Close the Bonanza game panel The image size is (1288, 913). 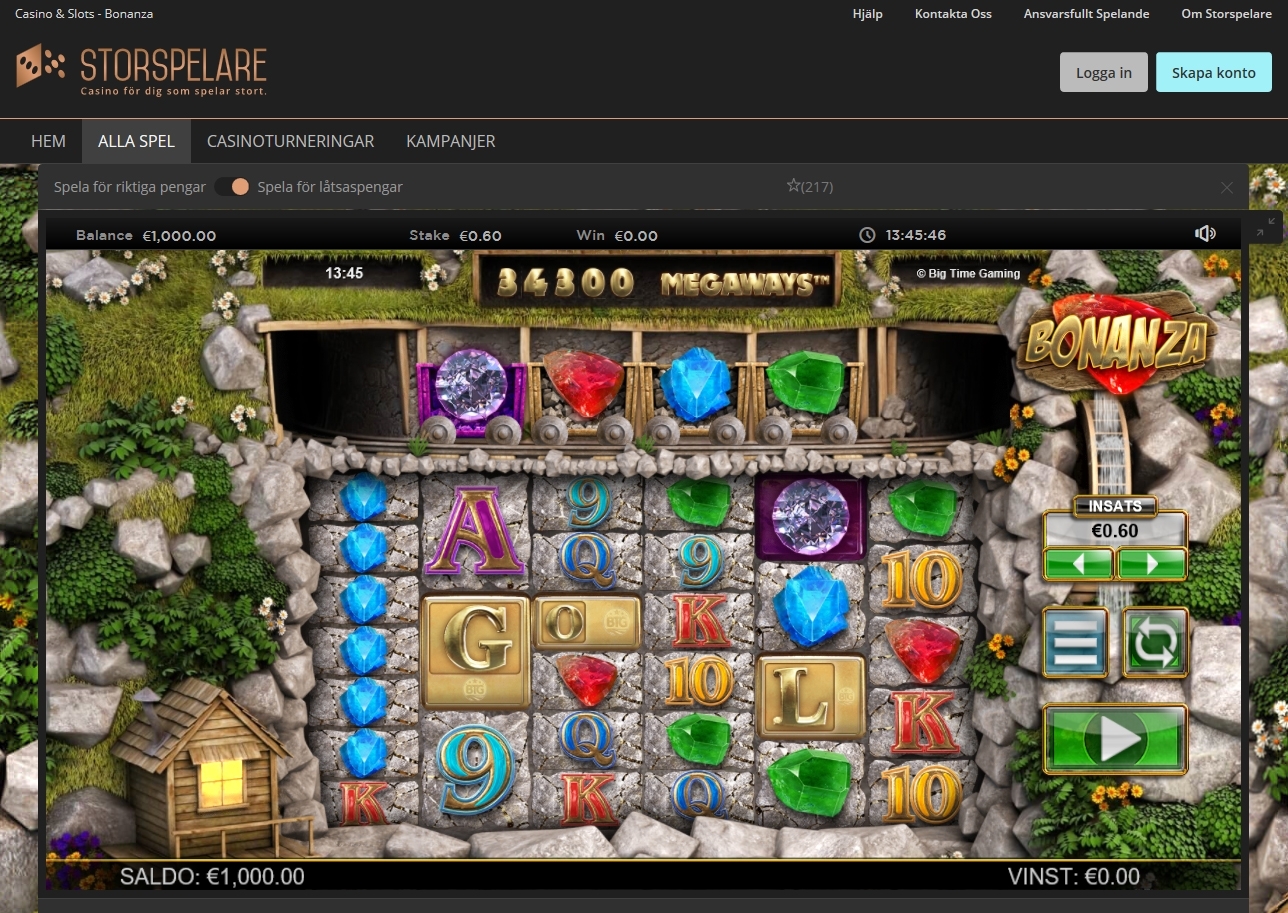point(1226,187)
